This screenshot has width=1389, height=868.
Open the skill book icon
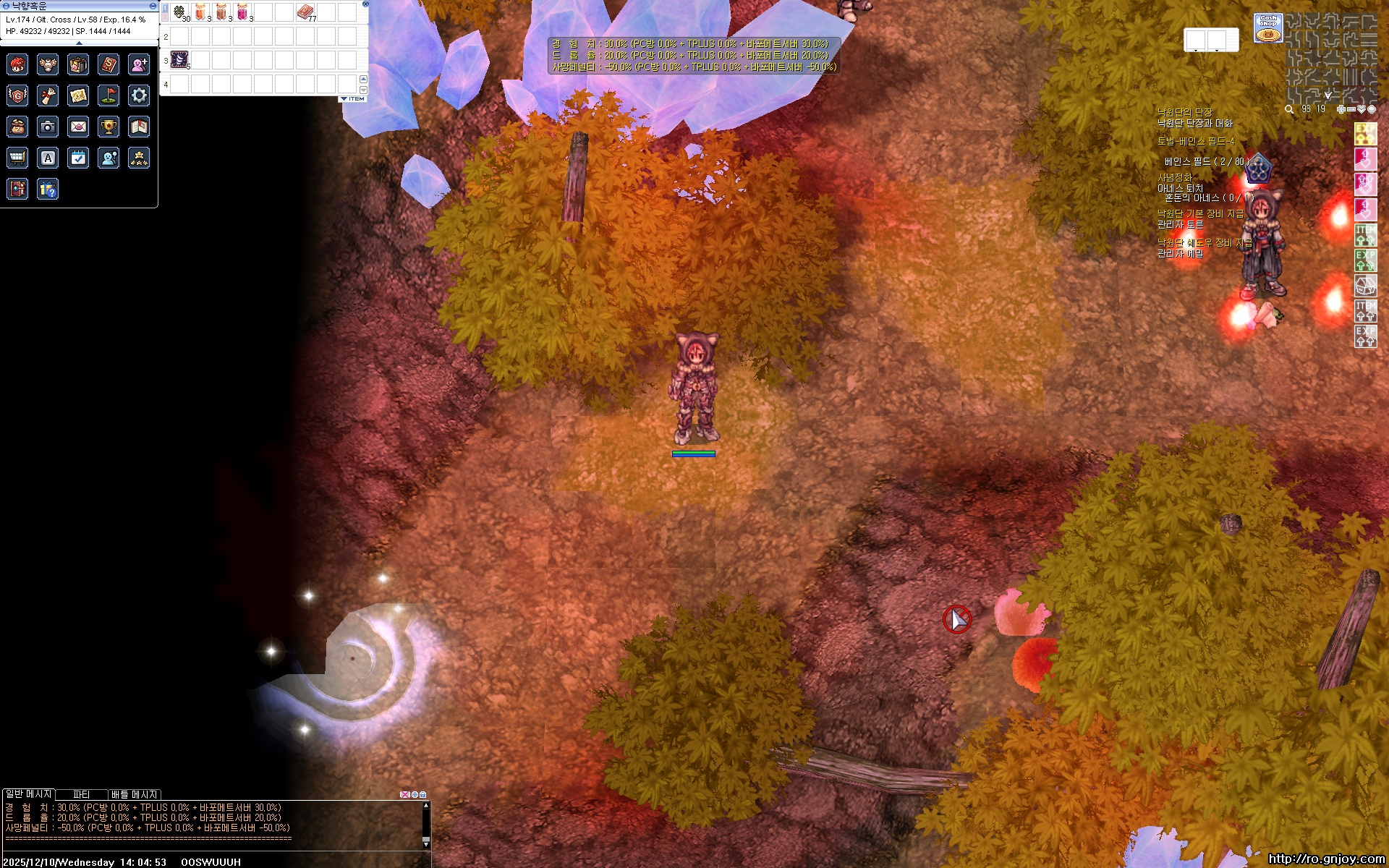point(109,64)
